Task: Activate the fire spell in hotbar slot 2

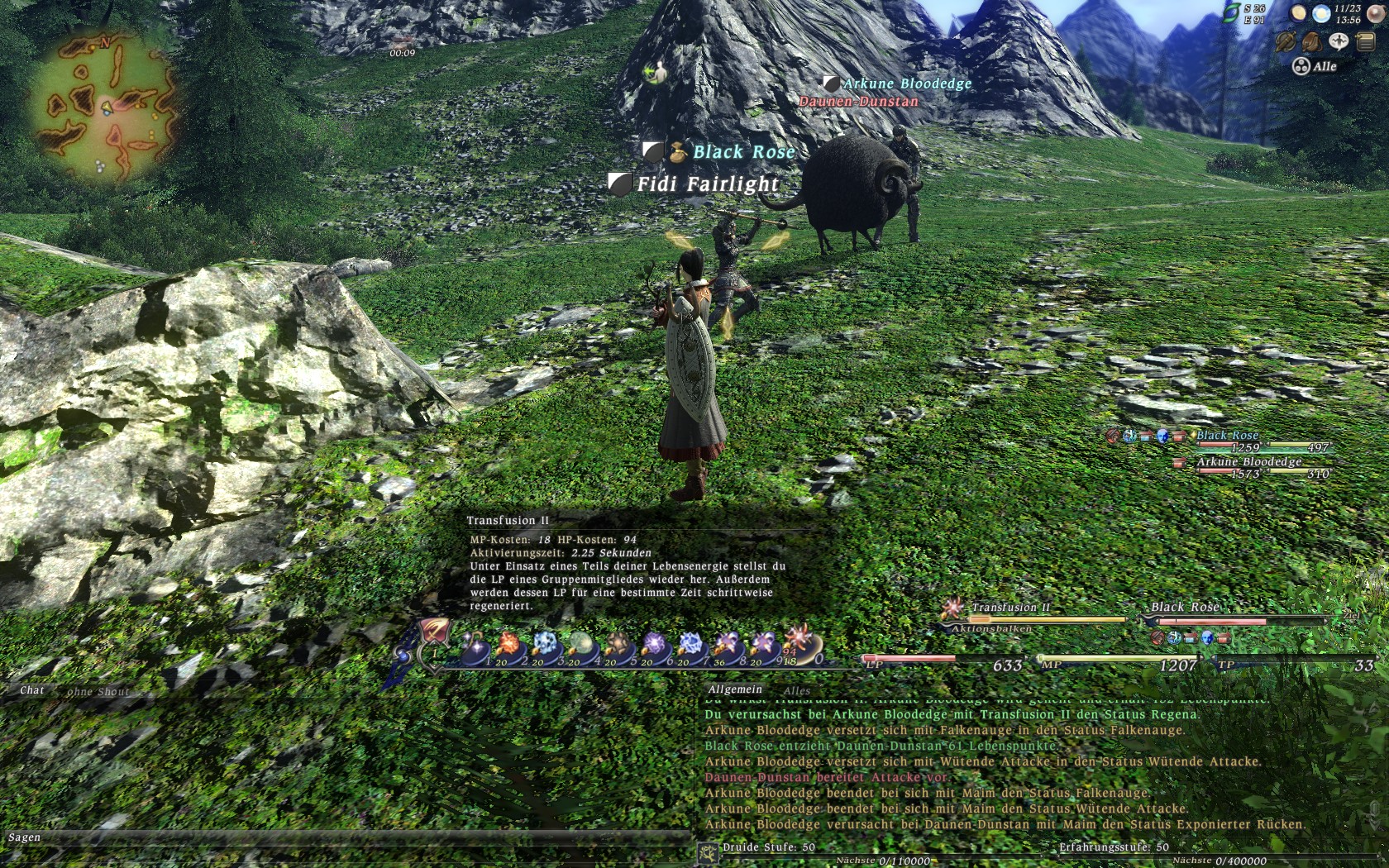Action: [x=508, y=646]
